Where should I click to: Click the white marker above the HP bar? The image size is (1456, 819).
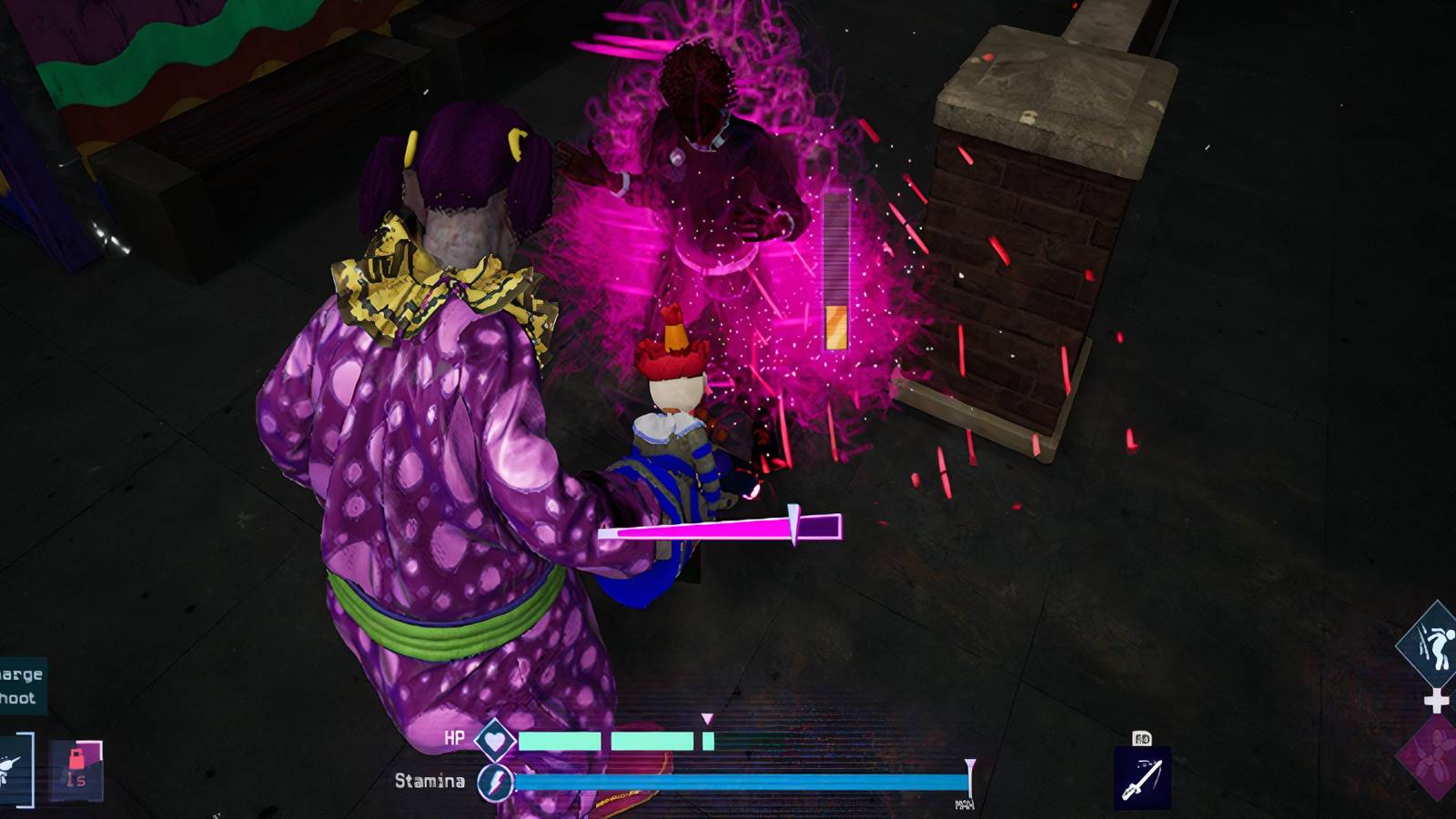pos(707,718)
